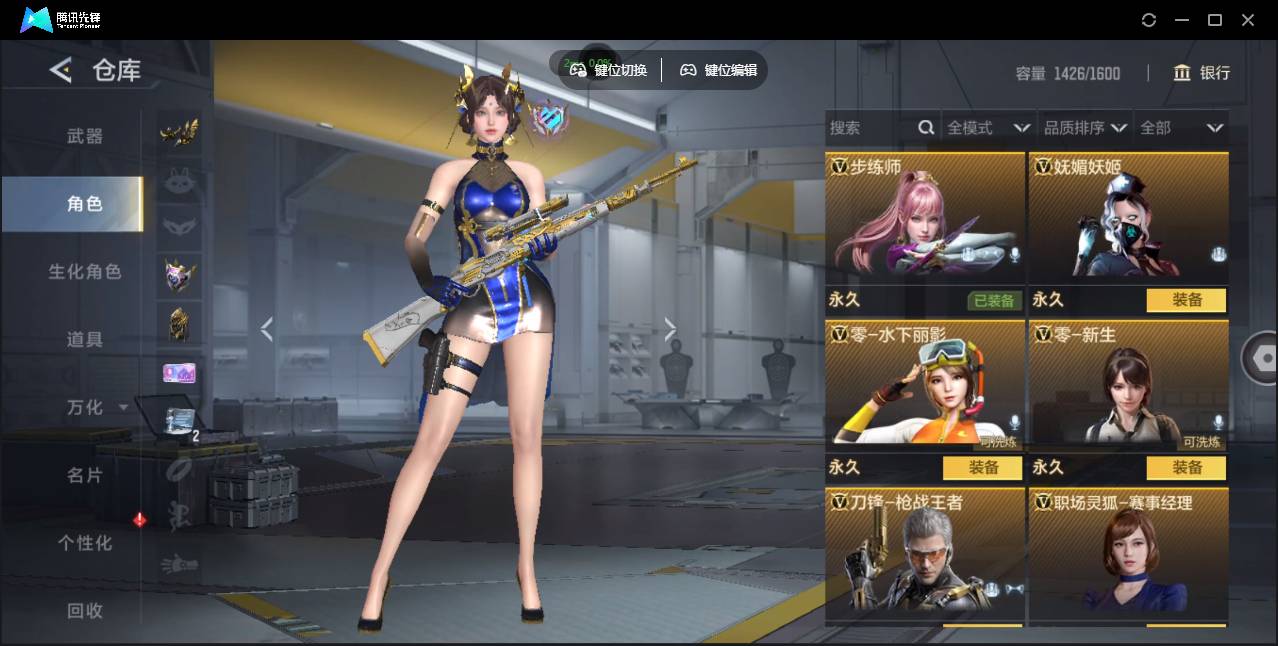Equip the 零-水下丽影 character
Image resolution: width=1278 pixels, height=646 pixels.
pyautogui.click(x=982, y=467)
